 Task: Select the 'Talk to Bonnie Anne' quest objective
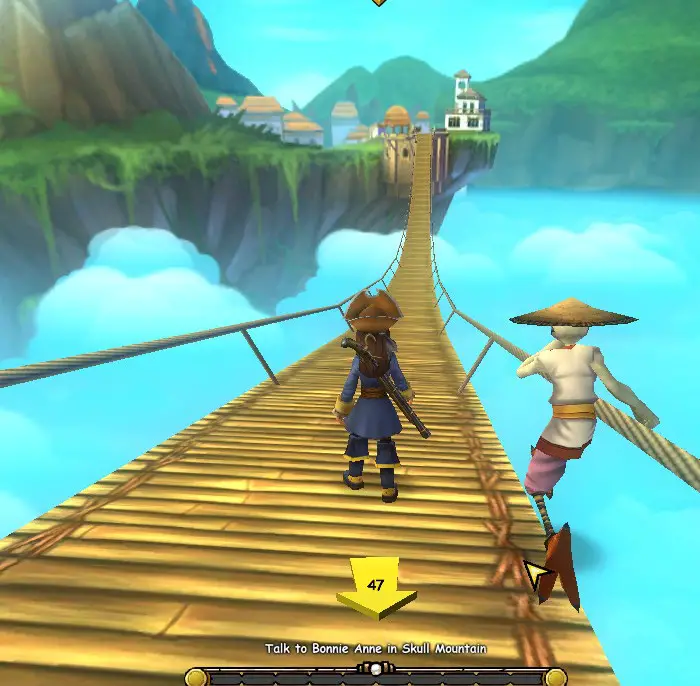(x=376, y=649)
